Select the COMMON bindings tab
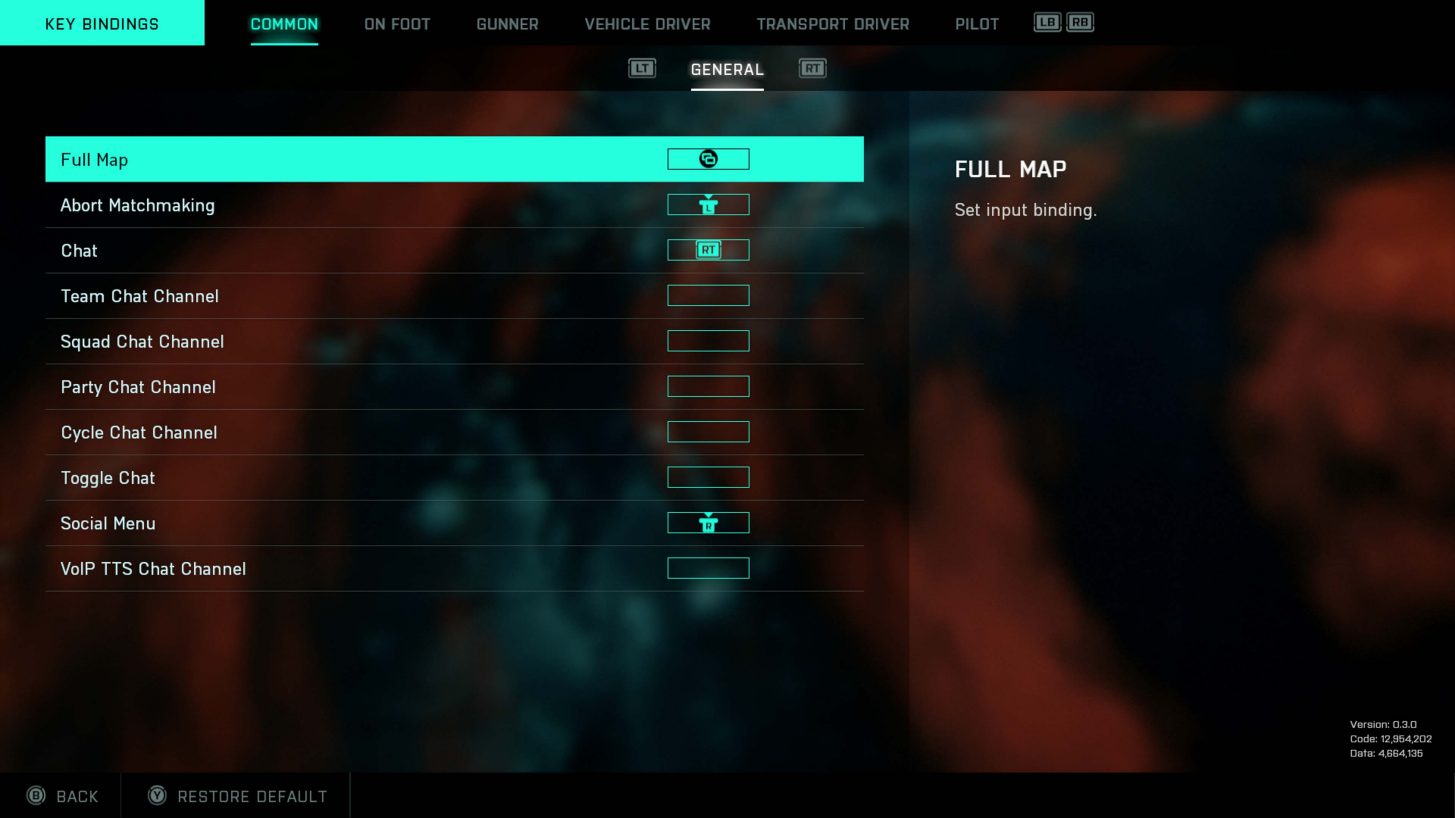The image size is (1455, 818). 284,23
